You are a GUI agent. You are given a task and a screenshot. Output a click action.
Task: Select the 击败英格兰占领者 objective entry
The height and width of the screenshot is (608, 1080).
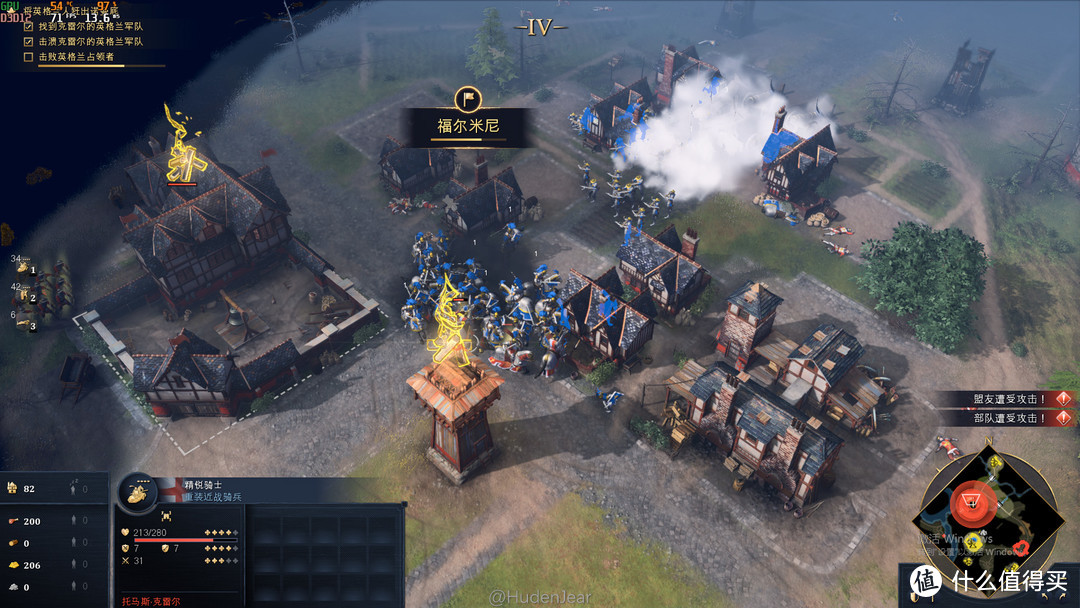tap(80, 57)
